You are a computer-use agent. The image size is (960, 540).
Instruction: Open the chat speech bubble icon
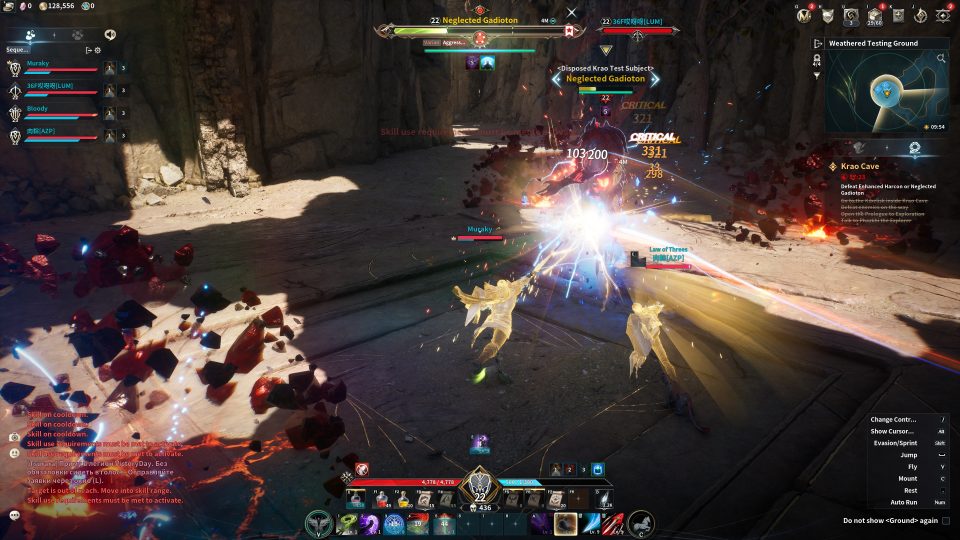point(15,514)
